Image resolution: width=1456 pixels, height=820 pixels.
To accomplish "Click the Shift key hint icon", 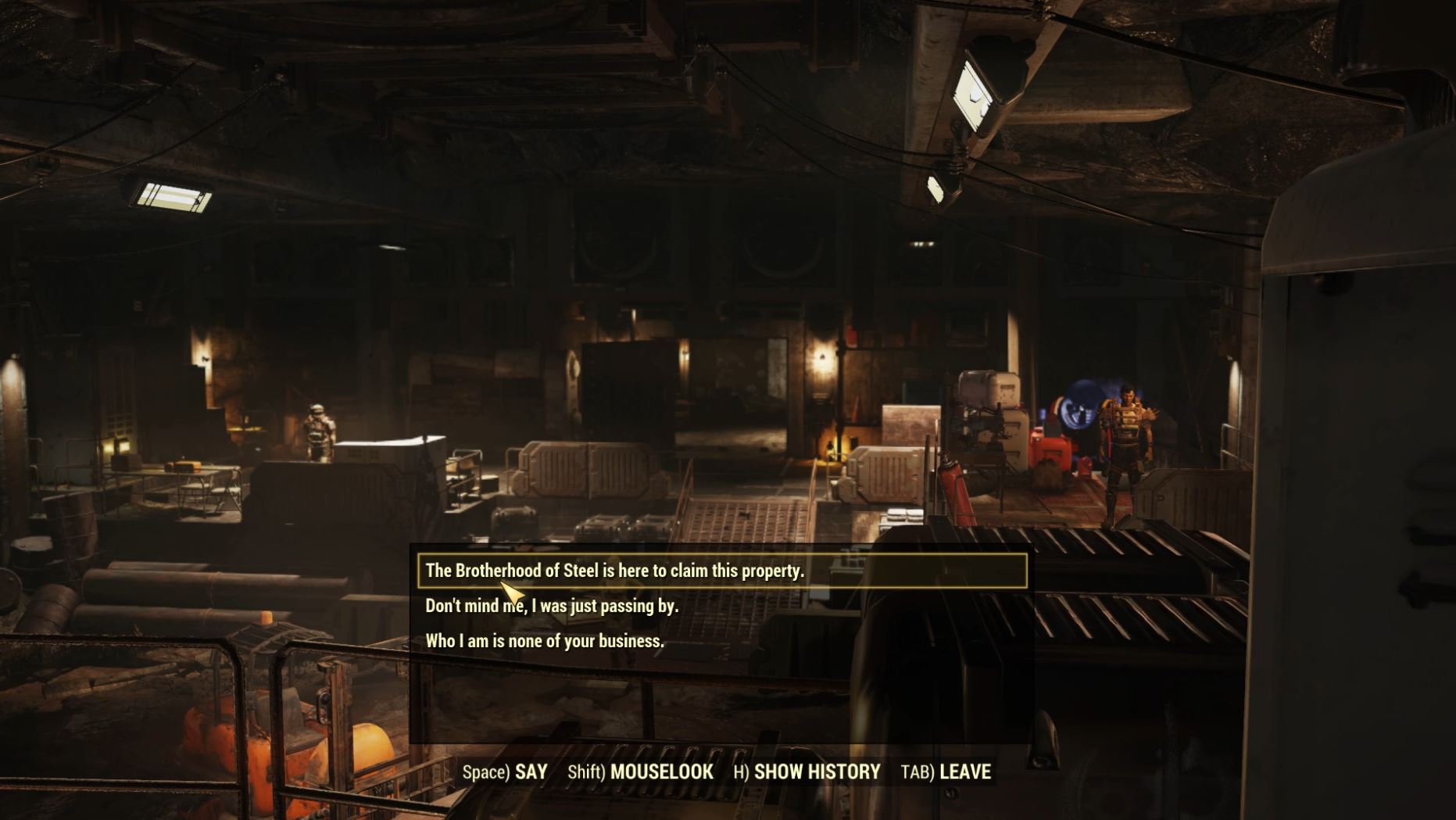I will click(x=586, y=772).
